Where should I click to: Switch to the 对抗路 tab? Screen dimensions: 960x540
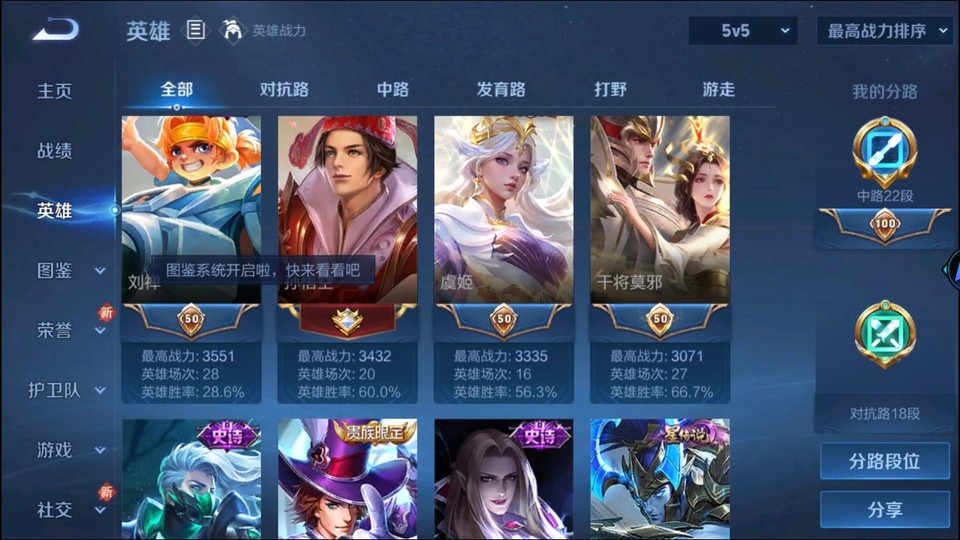(x=284, y=89)
